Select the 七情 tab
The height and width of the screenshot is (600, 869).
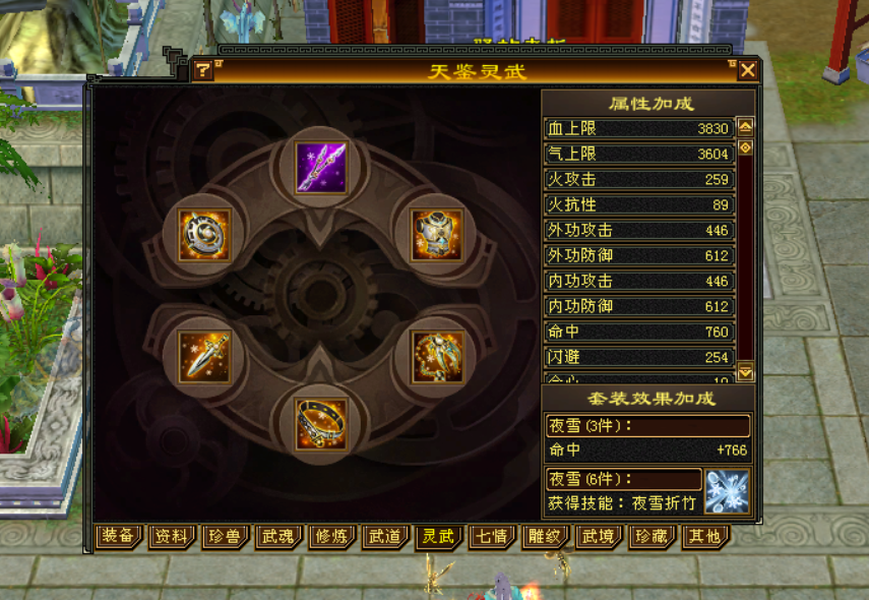[x=490, y=537]
